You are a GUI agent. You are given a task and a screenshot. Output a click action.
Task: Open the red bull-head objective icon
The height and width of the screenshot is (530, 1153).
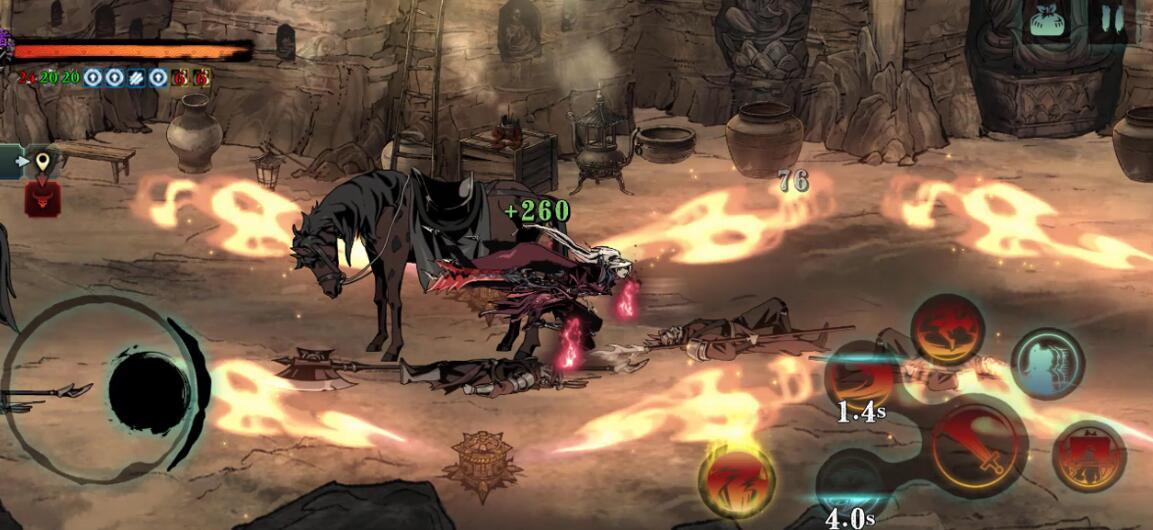click(42, 198)
